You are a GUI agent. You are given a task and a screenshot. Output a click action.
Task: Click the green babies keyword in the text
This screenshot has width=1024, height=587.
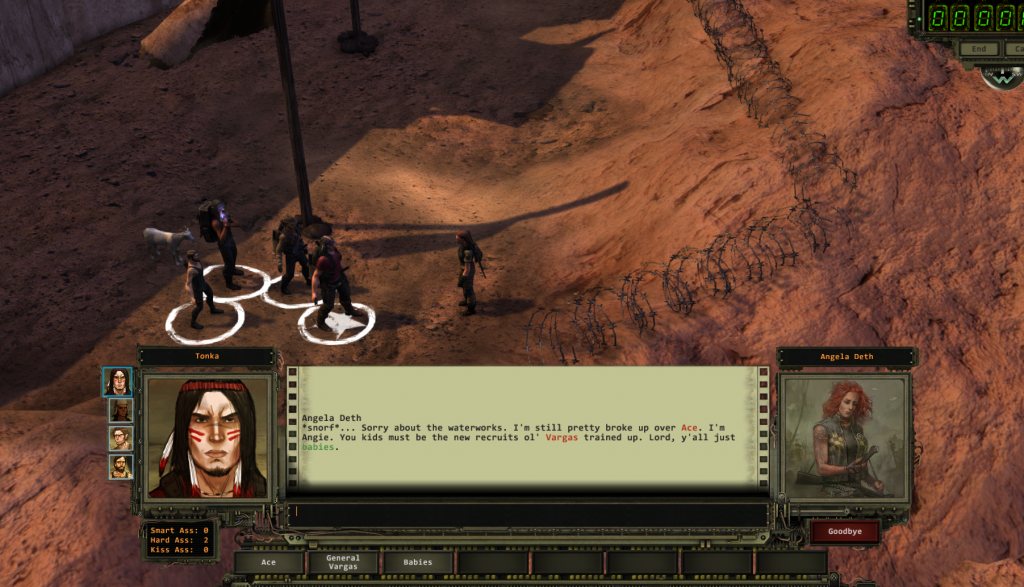[318, 447]
